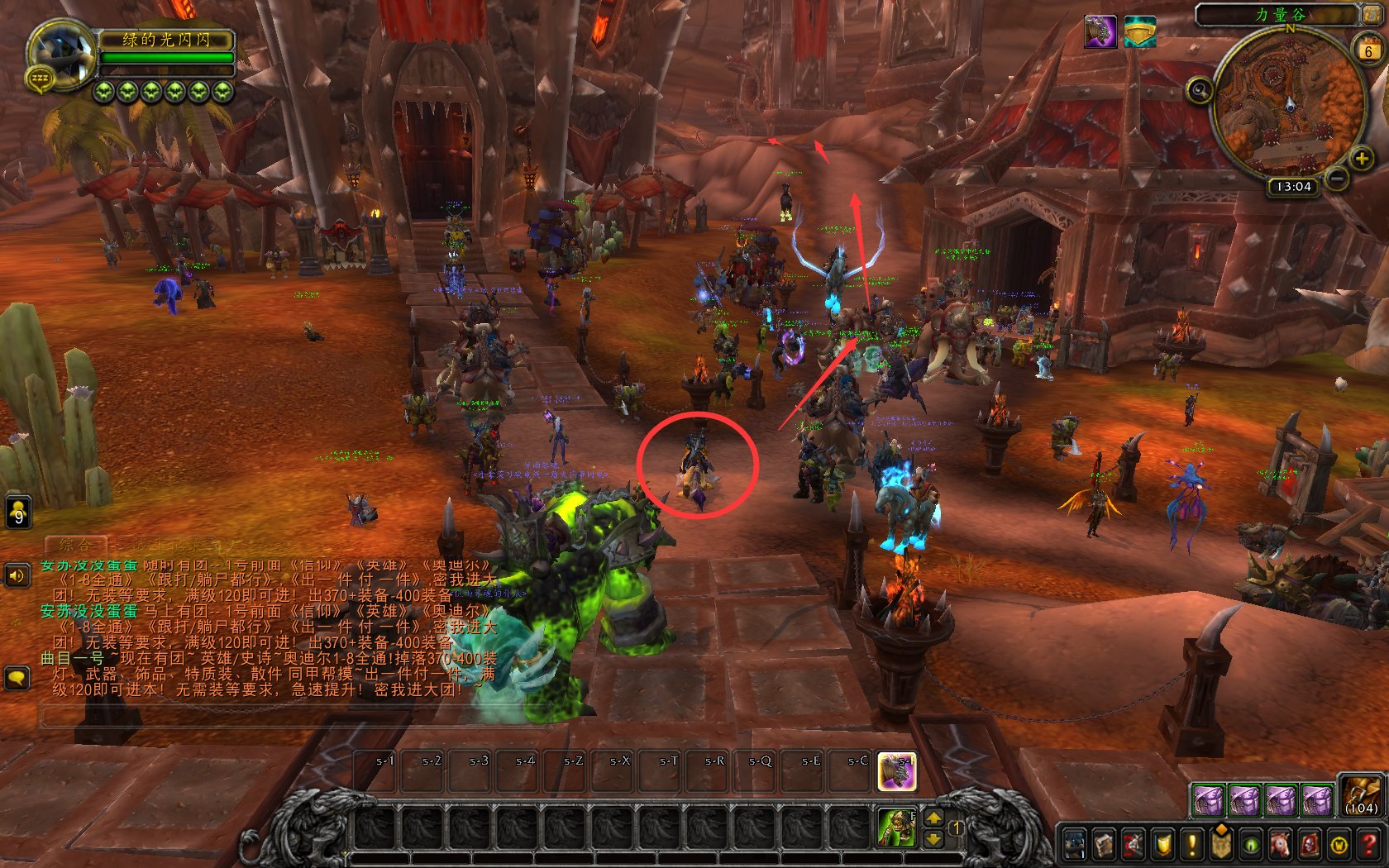Open the minimap tracking magnifier button
The height and width of the screenshot is (868, 1389).
pos(1200,89)
